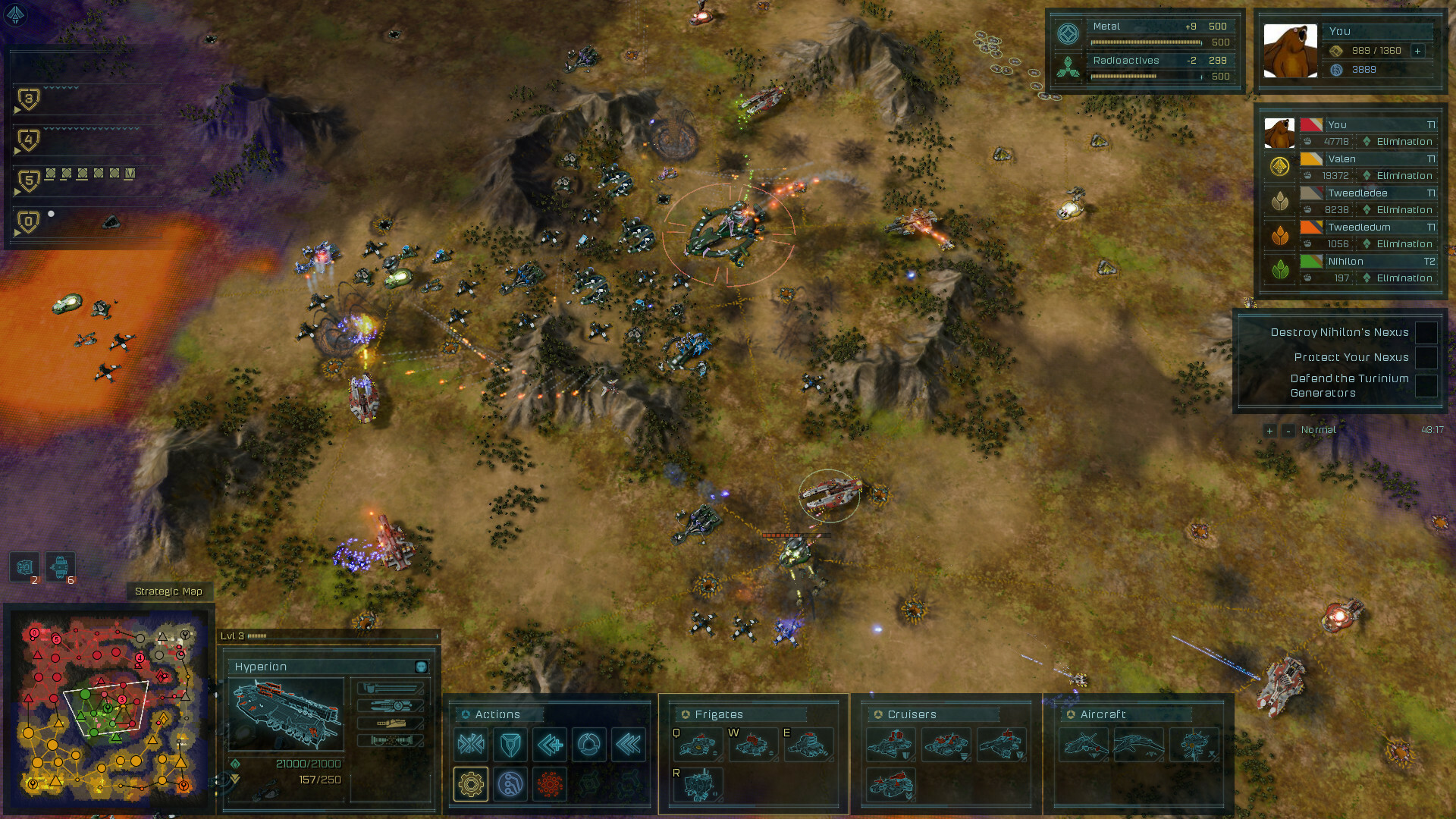Viewport: 1456px width, 819px height.
Task: Select the gear action in the Actions panel
Action: 472,783
